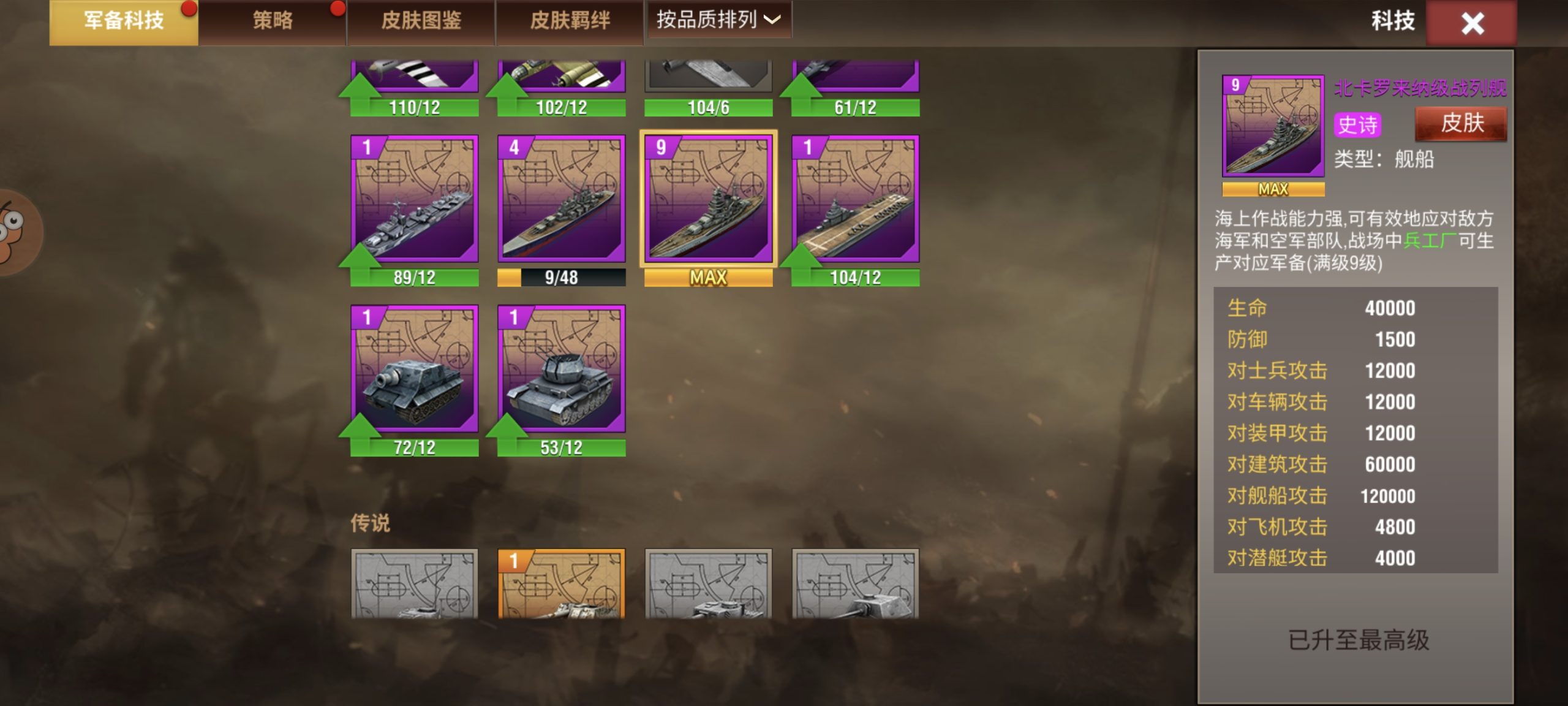Open the 策略 tab
The image size is (1568, 706).
point(273,22)
